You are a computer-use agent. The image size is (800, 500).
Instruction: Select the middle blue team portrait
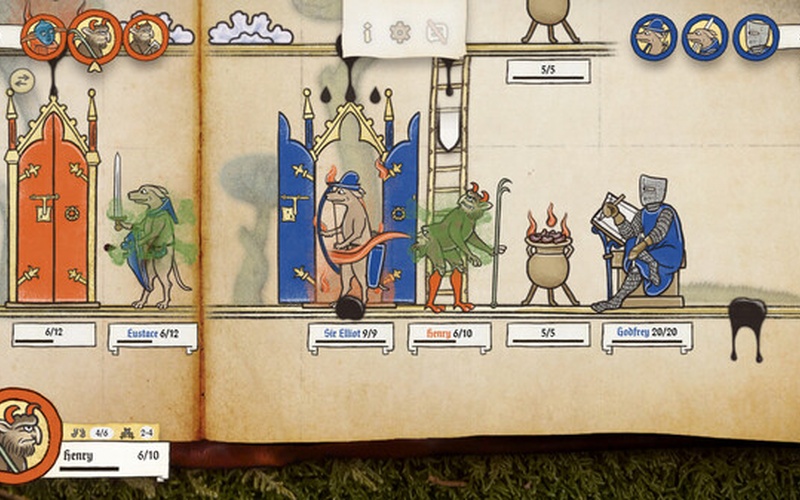point(704,37)
